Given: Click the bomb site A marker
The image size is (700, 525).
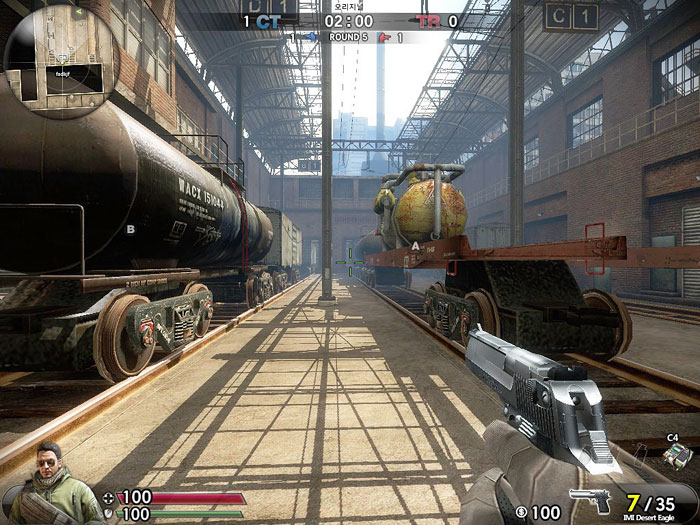Looking at the screenshot, I should coord(416,243).
